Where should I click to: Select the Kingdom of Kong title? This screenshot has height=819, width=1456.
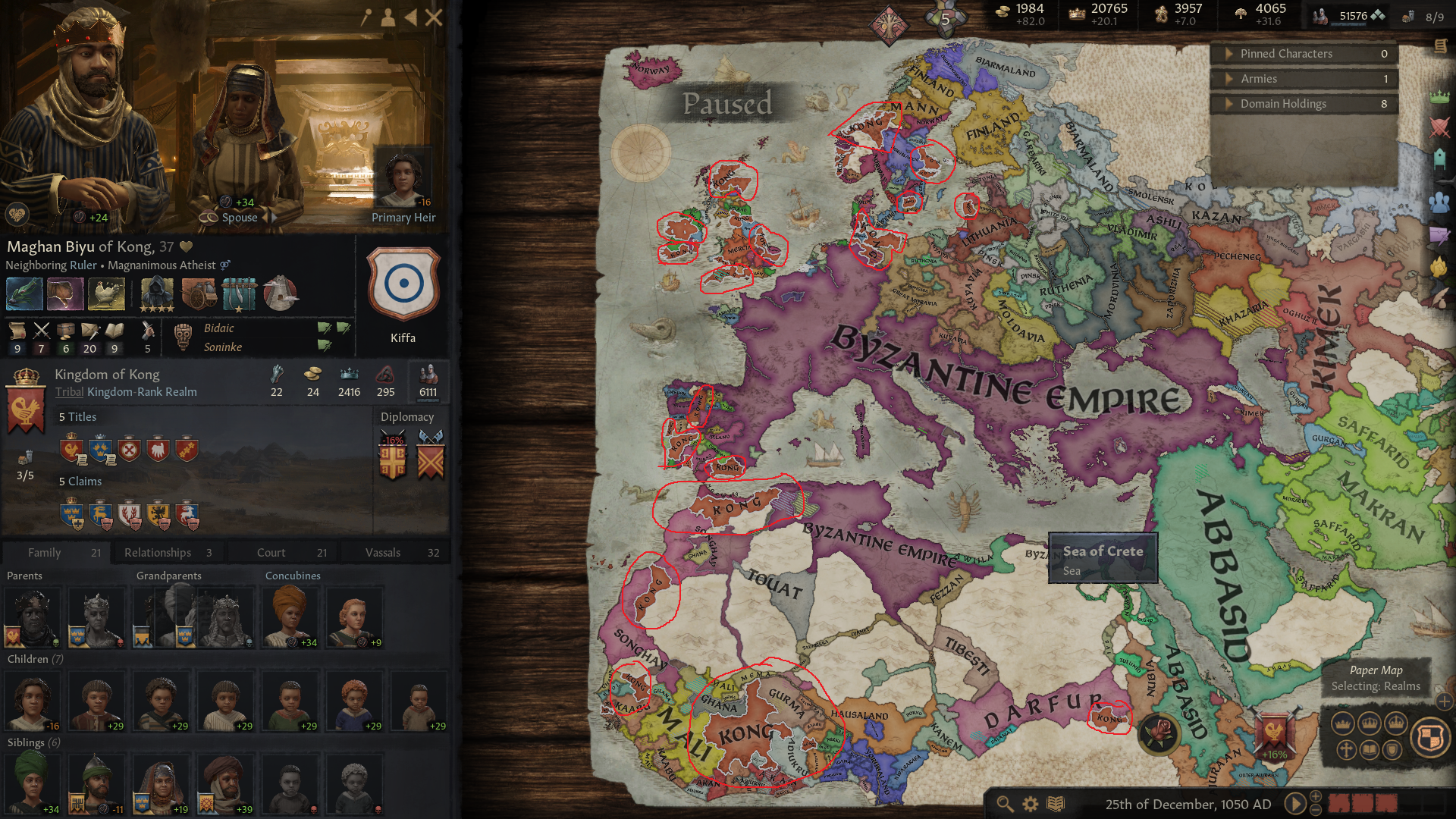pyautogui.click(x=106, y=374)
